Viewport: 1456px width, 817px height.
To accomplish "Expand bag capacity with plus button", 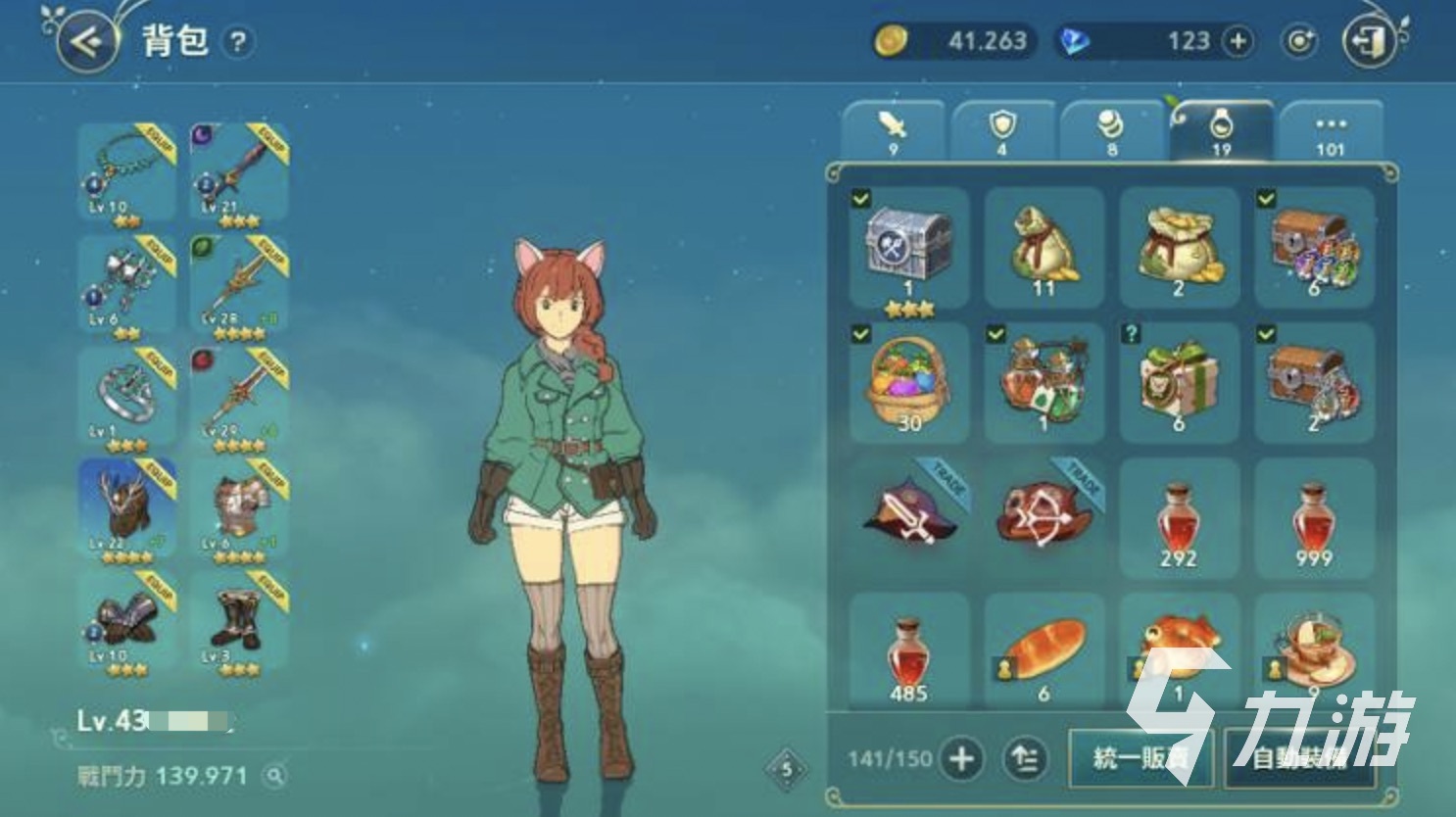I will 961,758.
